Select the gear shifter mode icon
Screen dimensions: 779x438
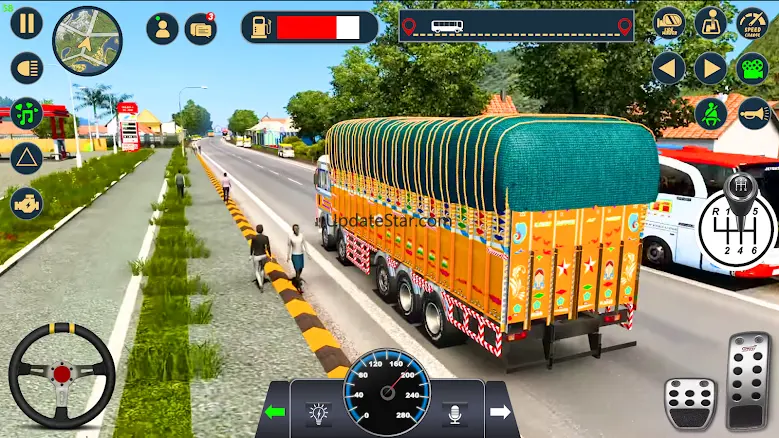point(710,23)
